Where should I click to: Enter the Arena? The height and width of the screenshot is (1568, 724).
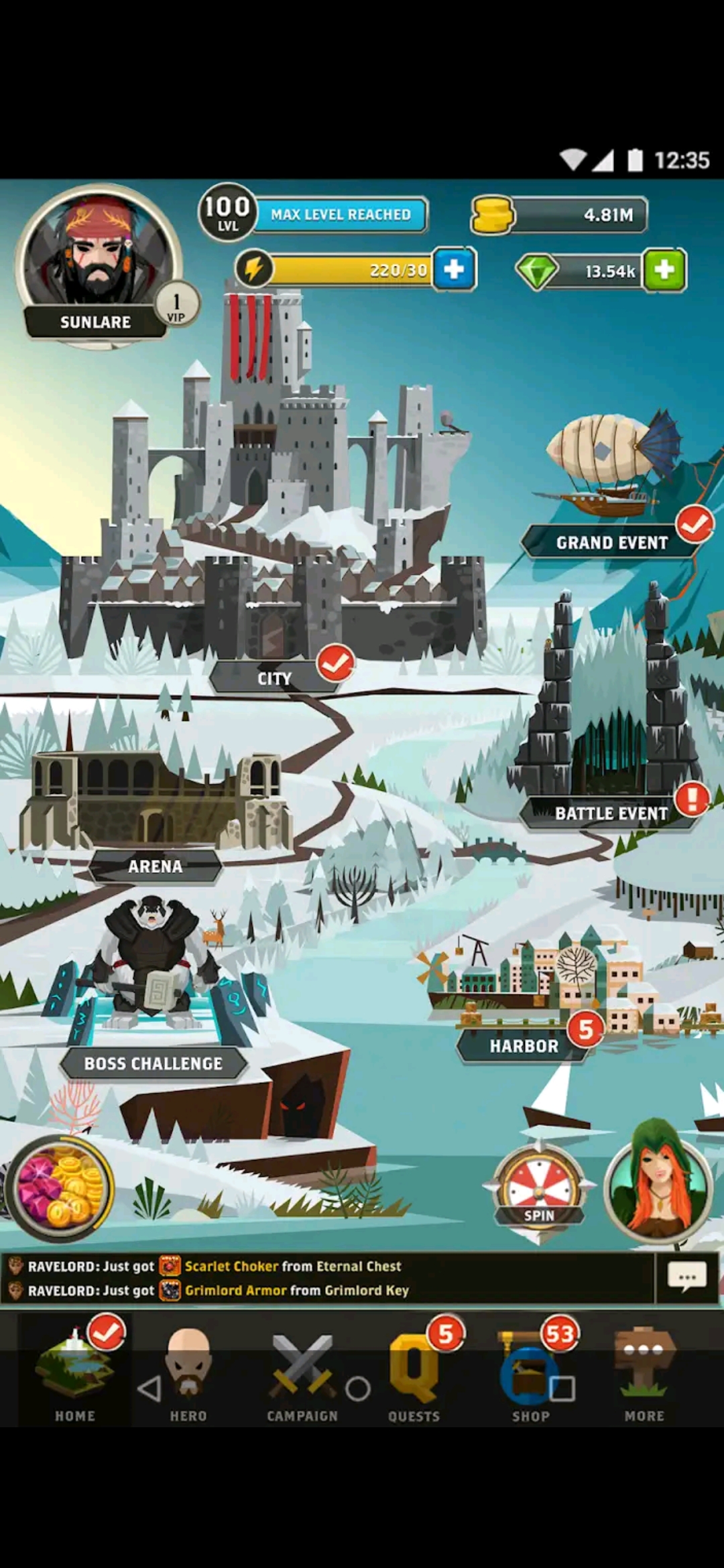(x=156, y=866)
